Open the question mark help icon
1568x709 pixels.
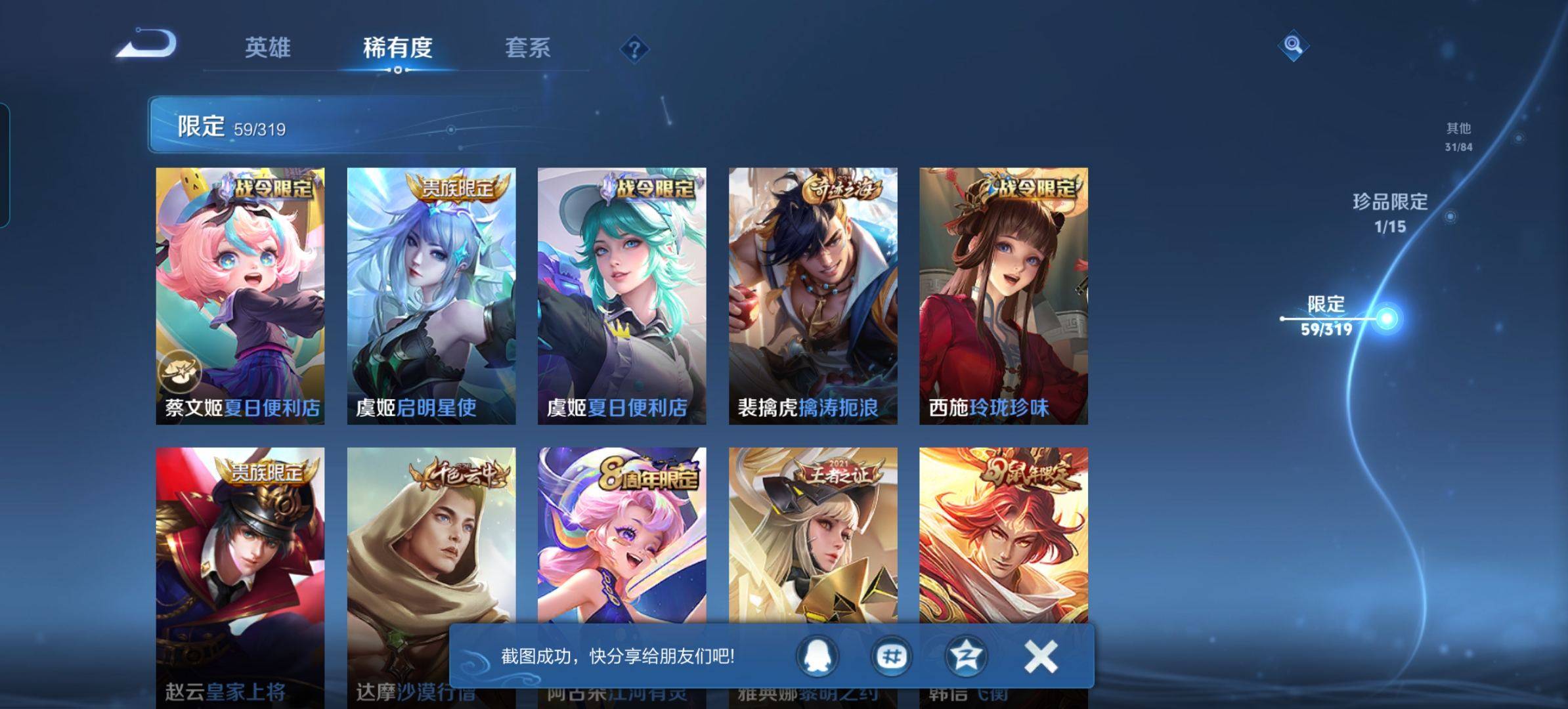[x=634, y=49]
